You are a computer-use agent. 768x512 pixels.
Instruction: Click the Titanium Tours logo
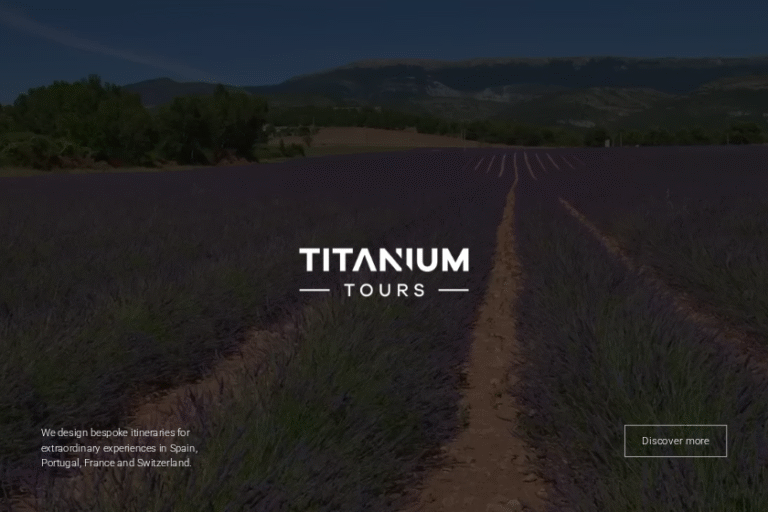coord(384,273)
